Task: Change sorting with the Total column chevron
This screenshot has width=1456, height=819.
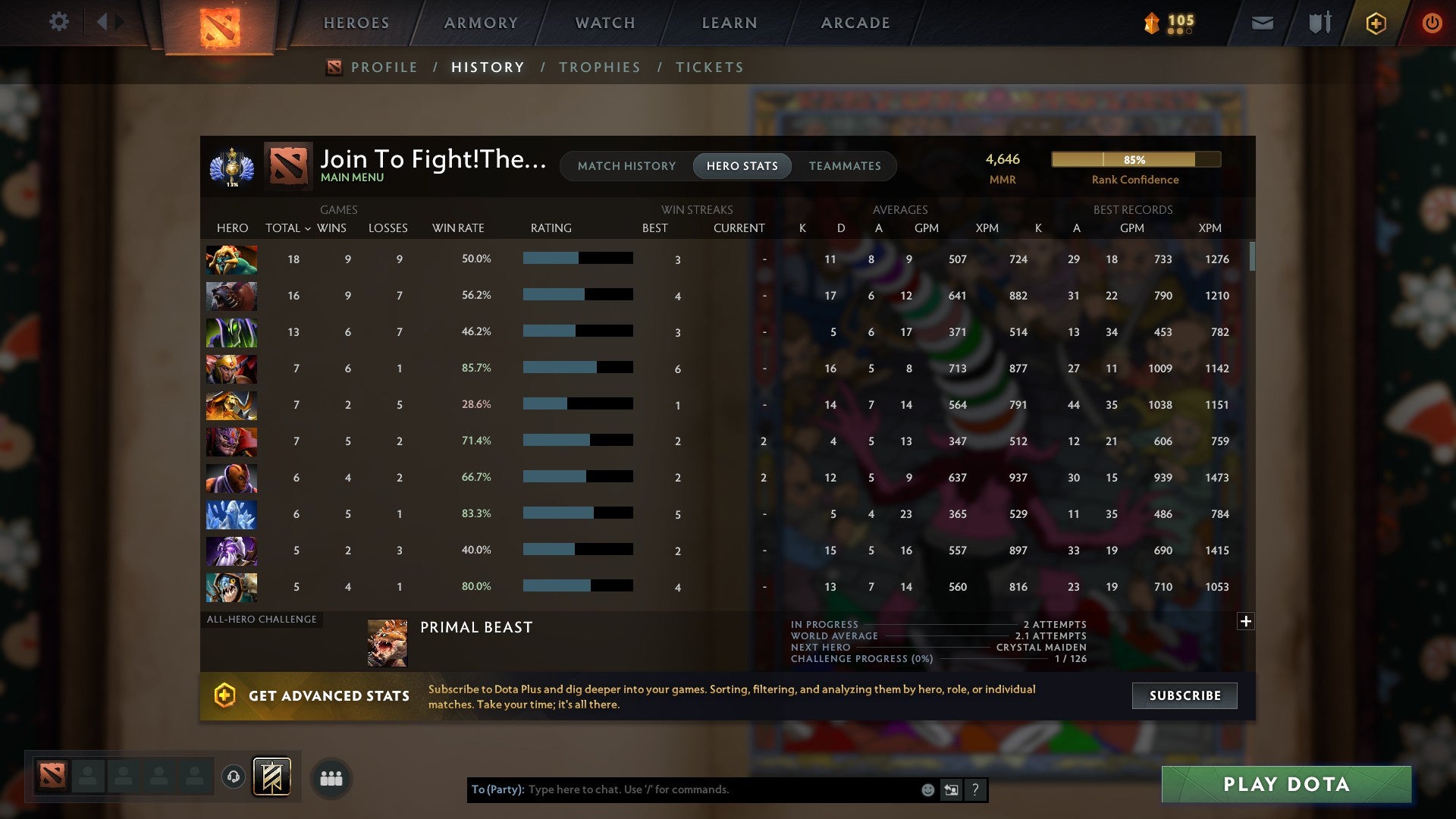Action: pyautogui.click(x=307, y=227)
